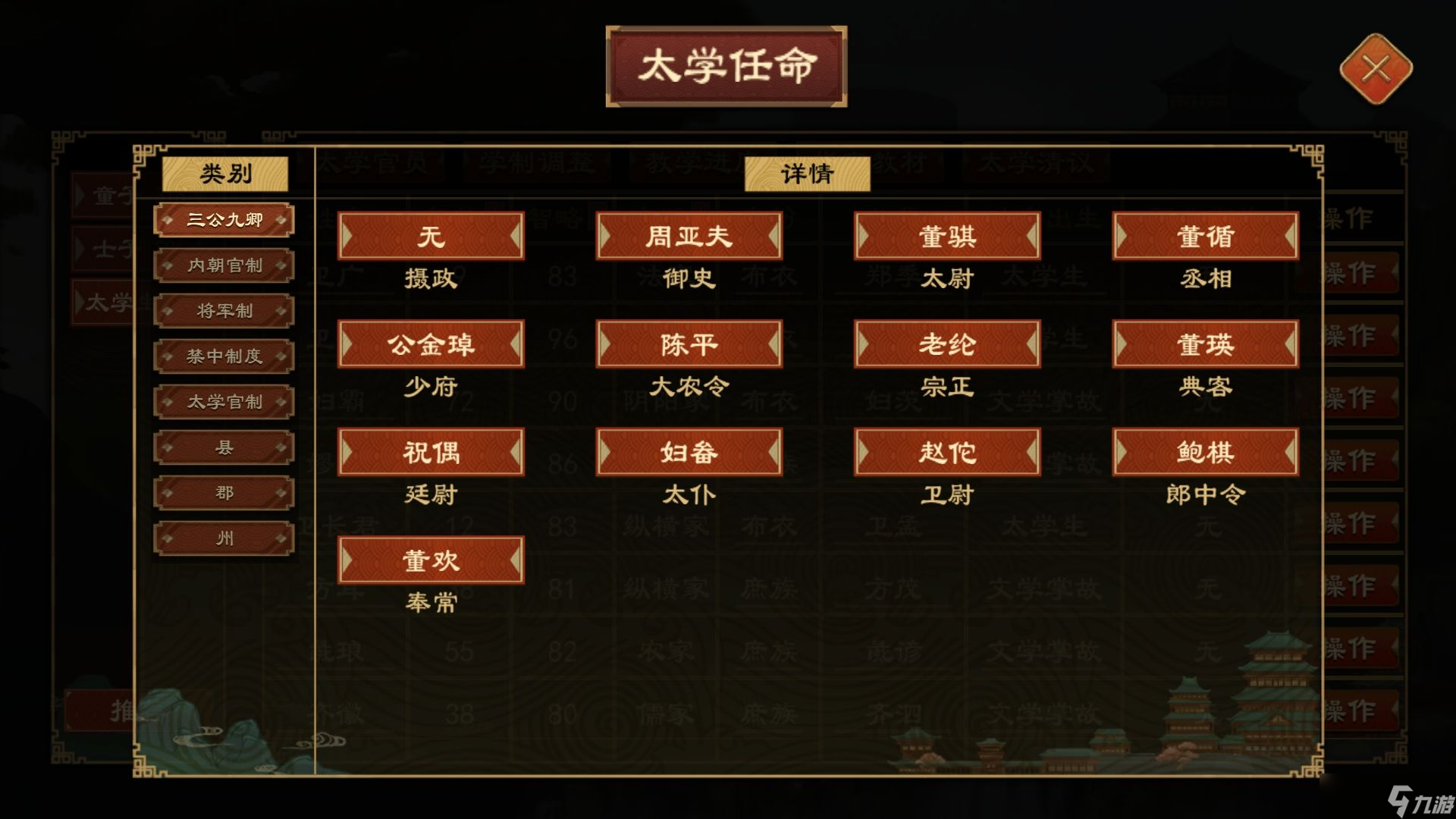1456x819 pixels.
Task: Click the left arrow on the 董骐 太尉 selector
Action: click(864, 237)
